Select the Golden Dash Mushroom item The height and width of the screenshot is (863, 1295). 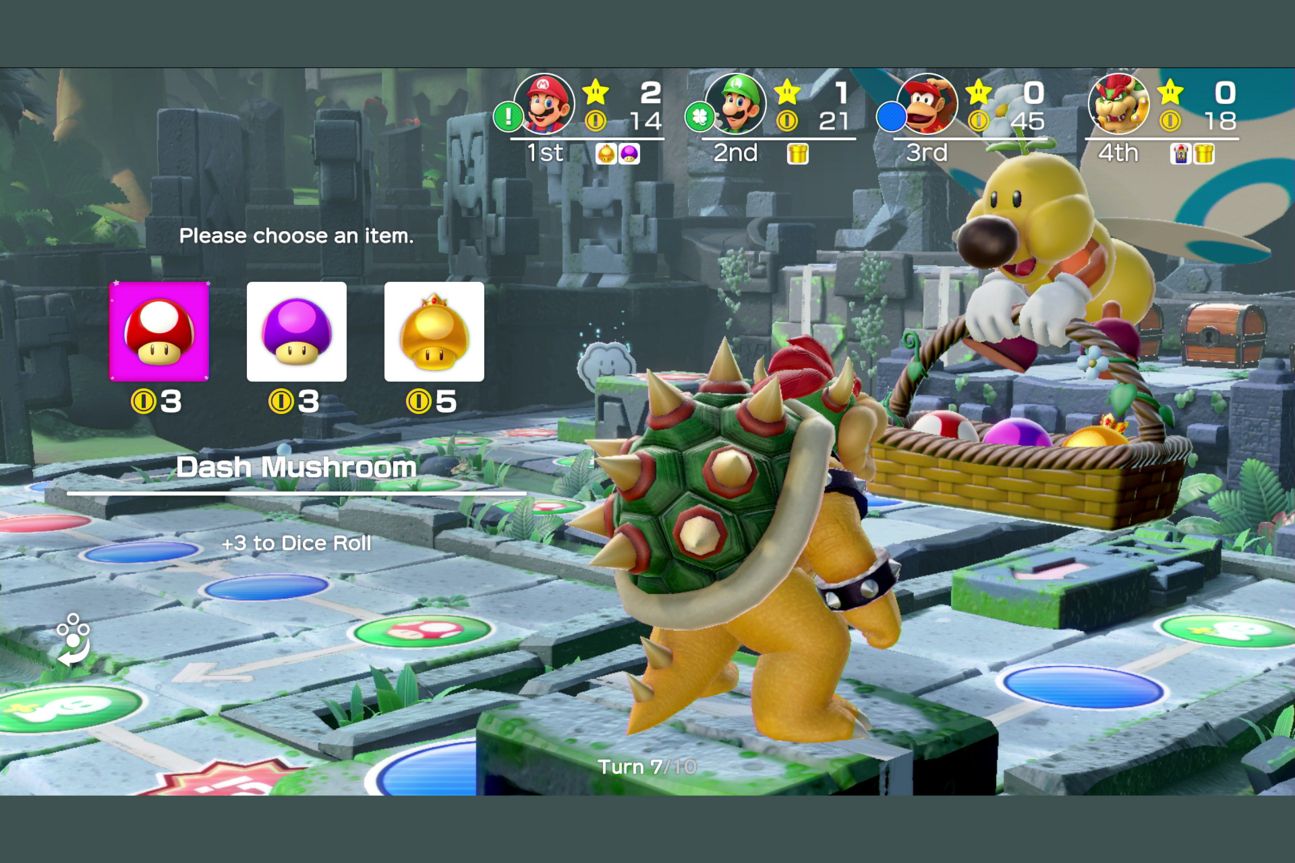[432, 332]
